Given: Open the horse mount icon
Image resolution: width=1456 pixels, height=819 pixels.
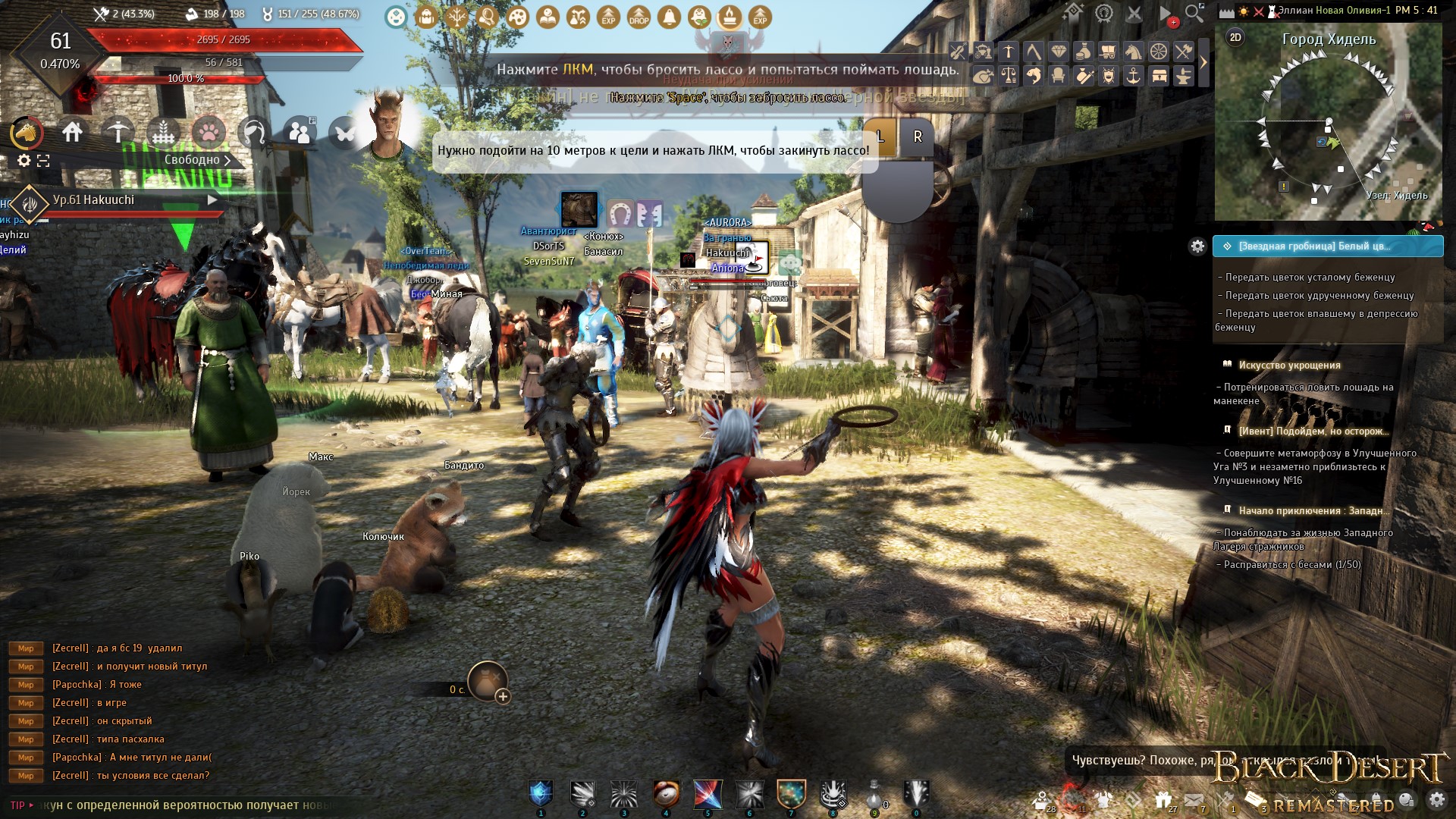Looking at the screenshot, I should [27, 133].
